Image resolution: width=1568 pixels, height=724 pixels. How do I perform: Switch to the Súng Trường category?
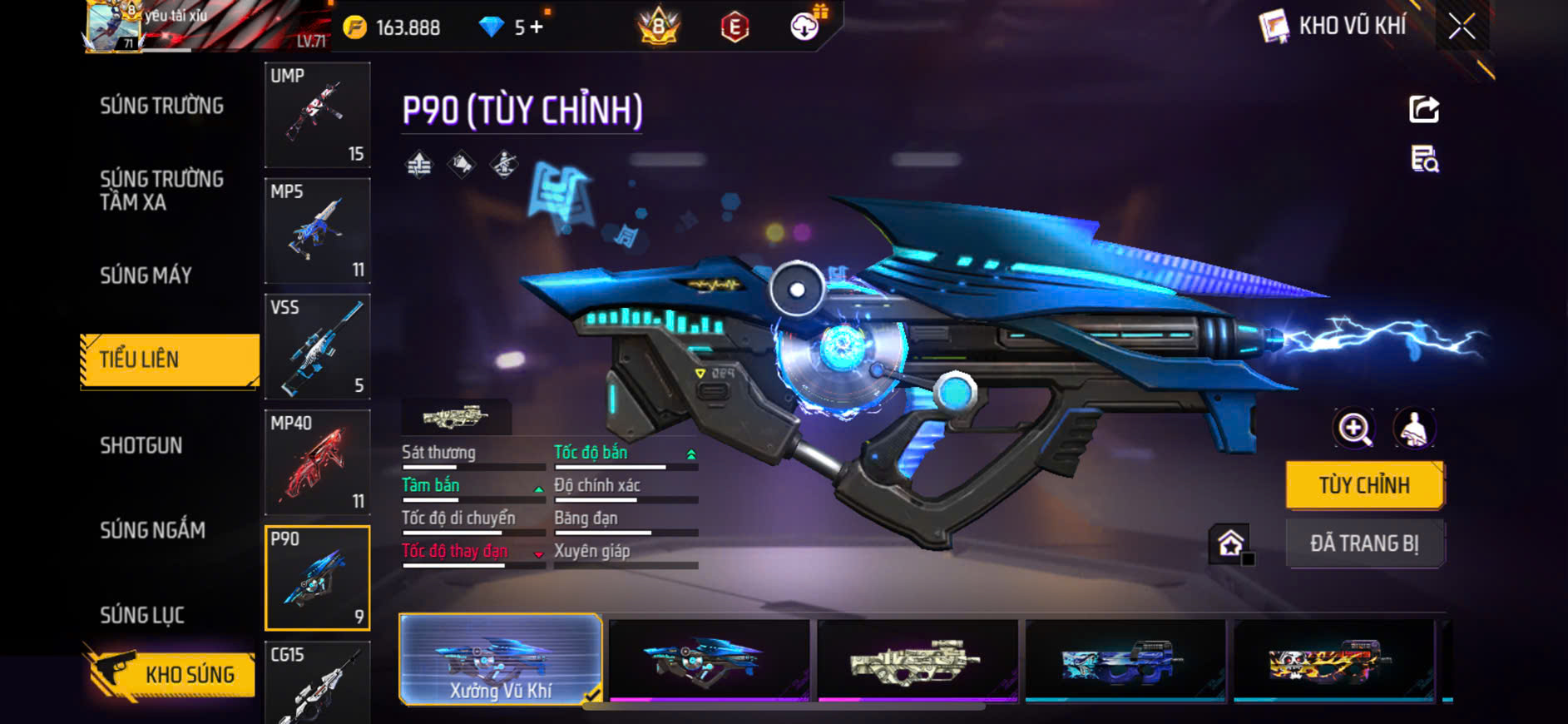pyautogui.click(x=161, y=106)
